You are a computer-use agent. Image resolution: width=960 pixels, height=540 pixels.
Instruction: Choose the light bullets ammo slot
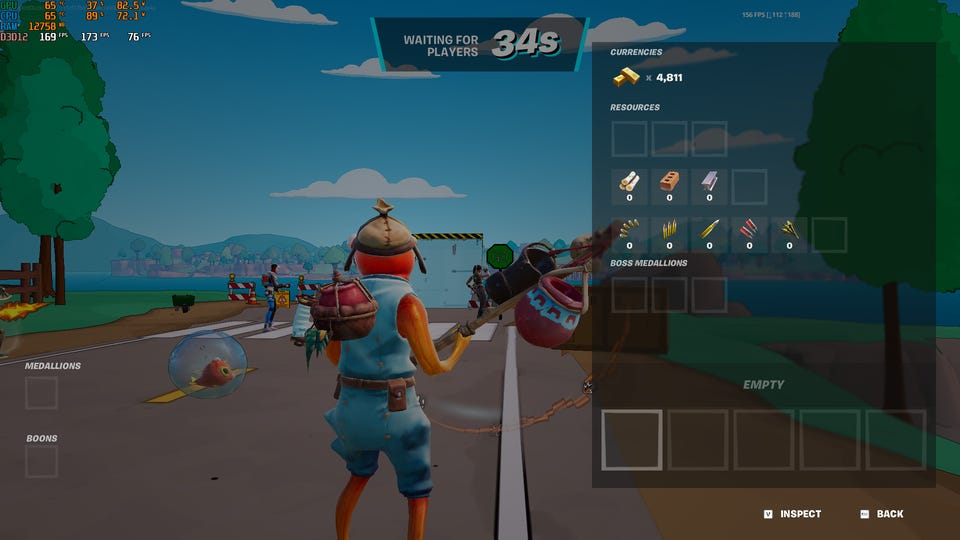click(x=629, y=230)
